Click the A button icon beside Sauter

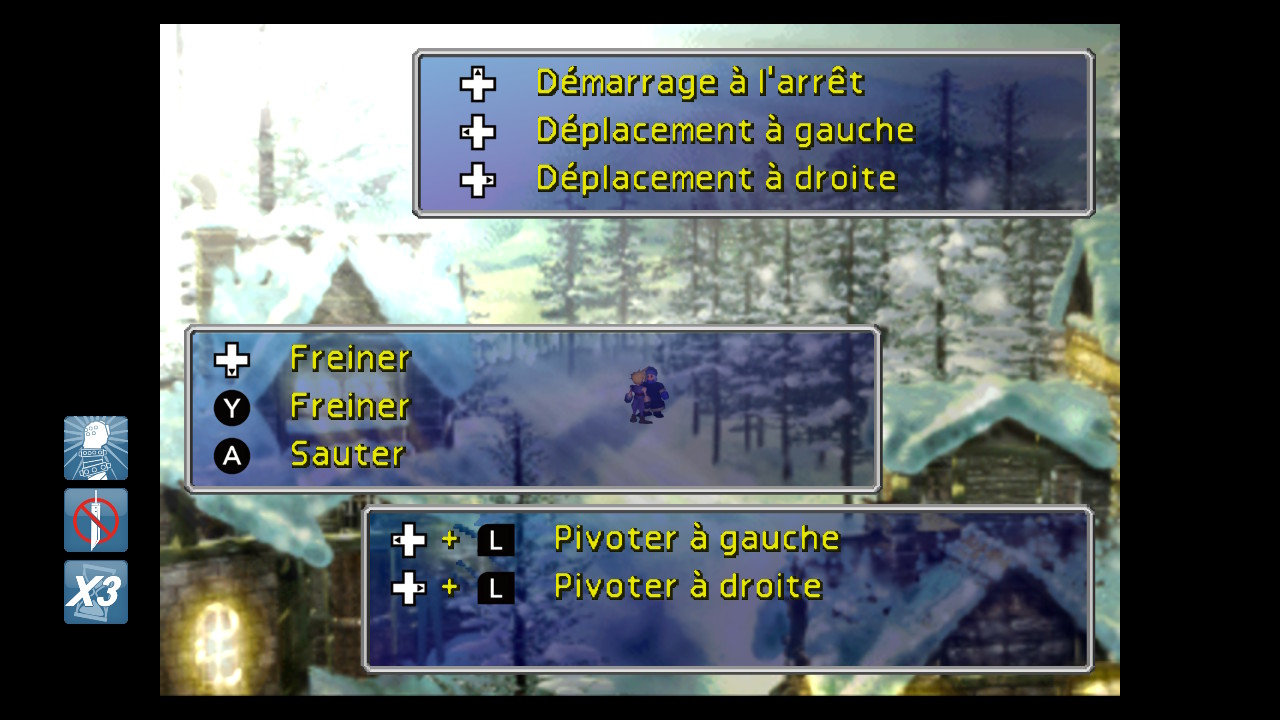[231, 455]
